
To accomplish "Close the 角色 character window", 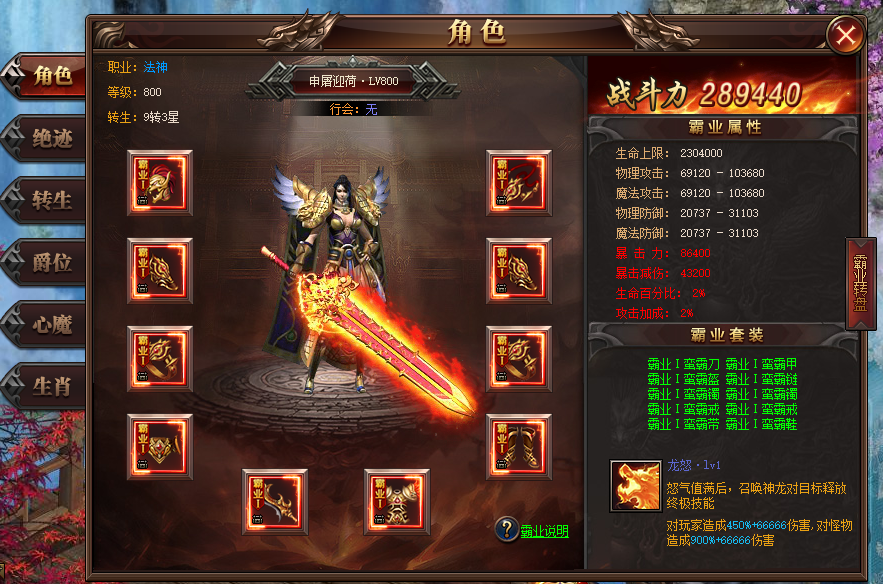I will [x=846, y=36].
